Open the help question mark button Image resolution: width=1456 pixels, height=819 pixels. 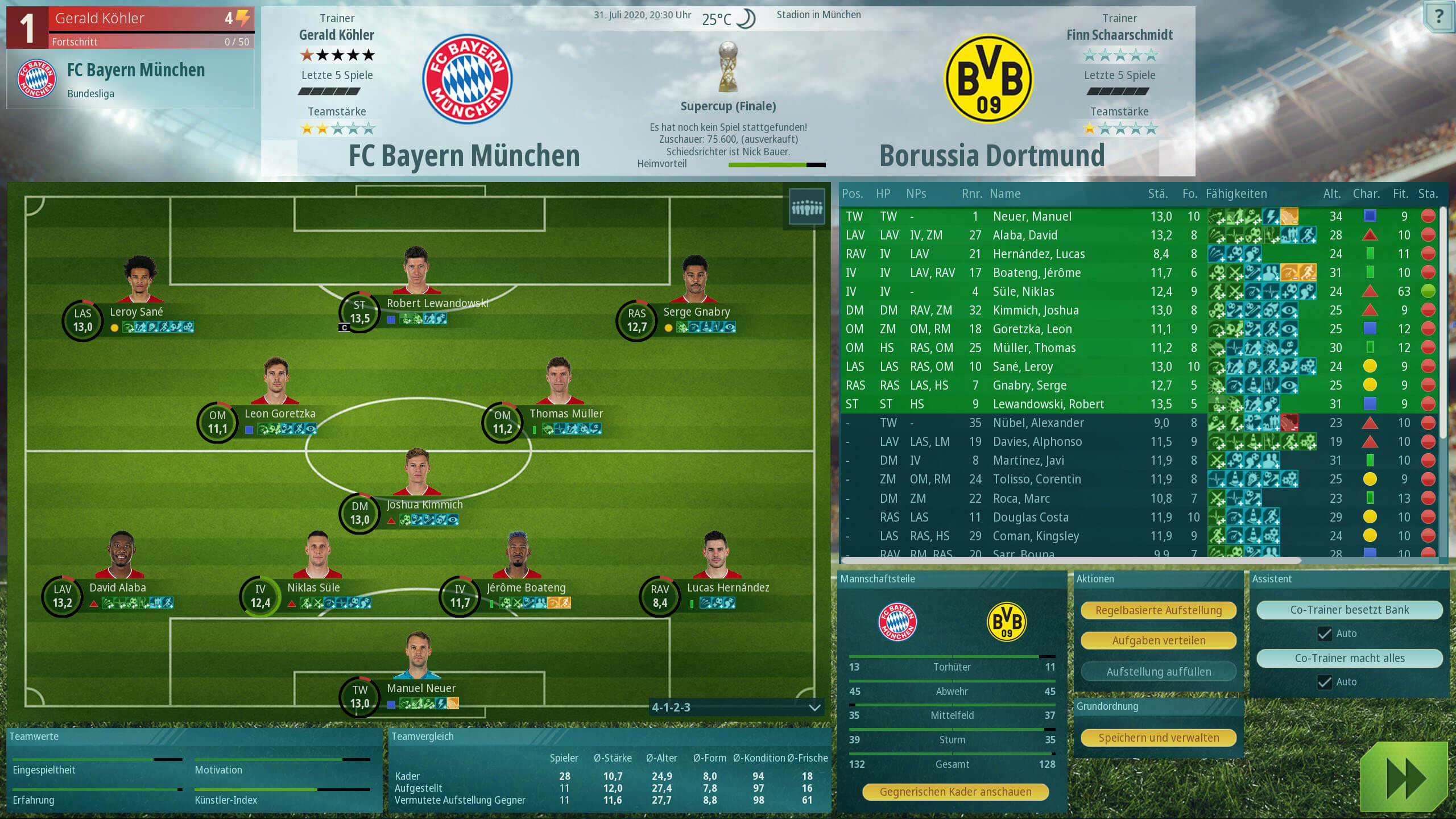point(1438,17)
